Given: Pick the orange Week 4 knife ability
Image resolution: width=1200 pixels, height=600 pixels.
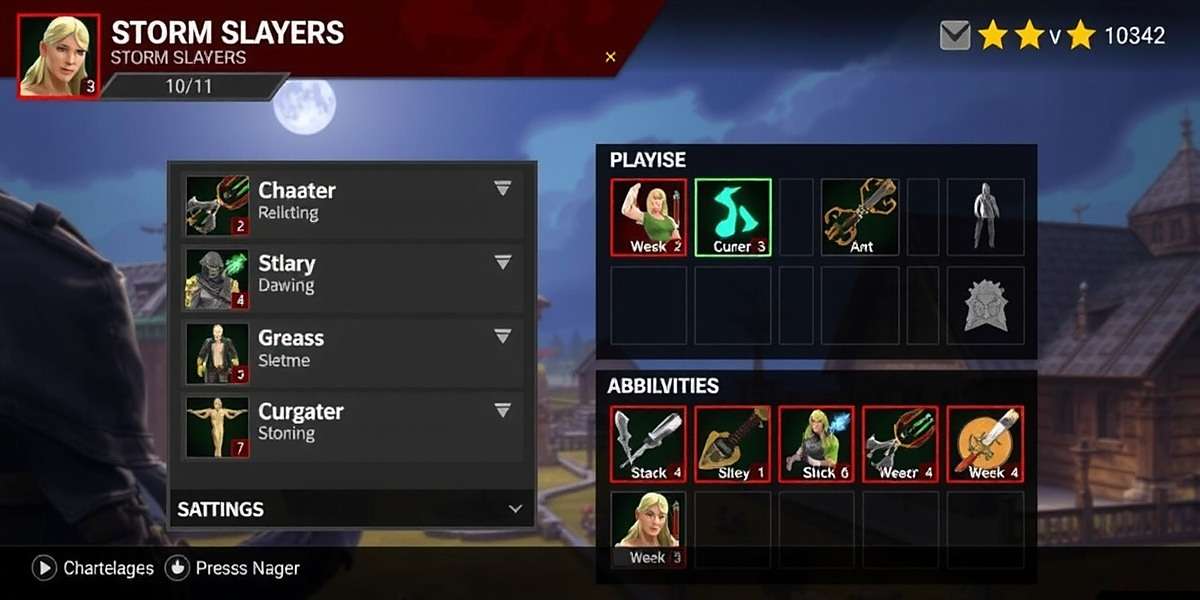Looking at the screenshot, I should [985, 444].
